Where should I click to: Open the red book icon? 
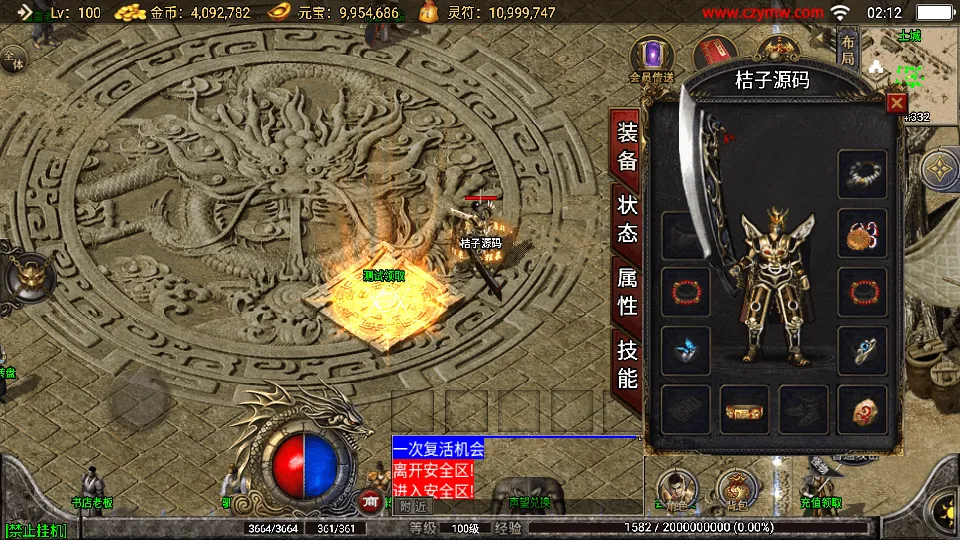click(714, 54)
